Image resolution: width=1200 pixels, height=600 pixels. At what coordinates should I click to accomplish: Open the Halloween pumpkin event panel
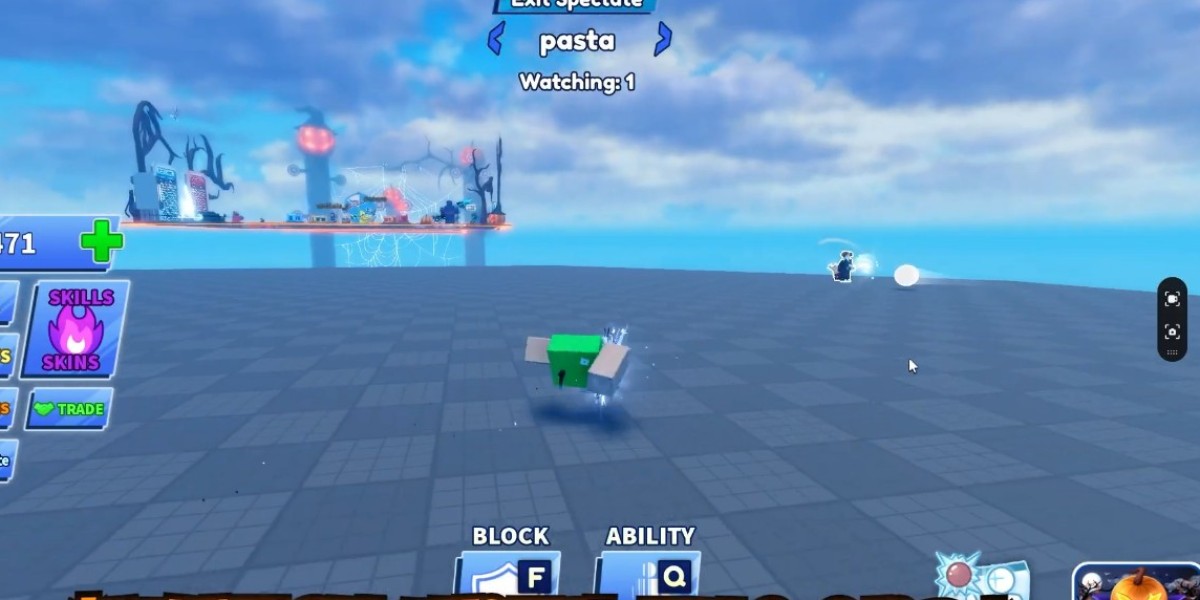(1137, 583)
